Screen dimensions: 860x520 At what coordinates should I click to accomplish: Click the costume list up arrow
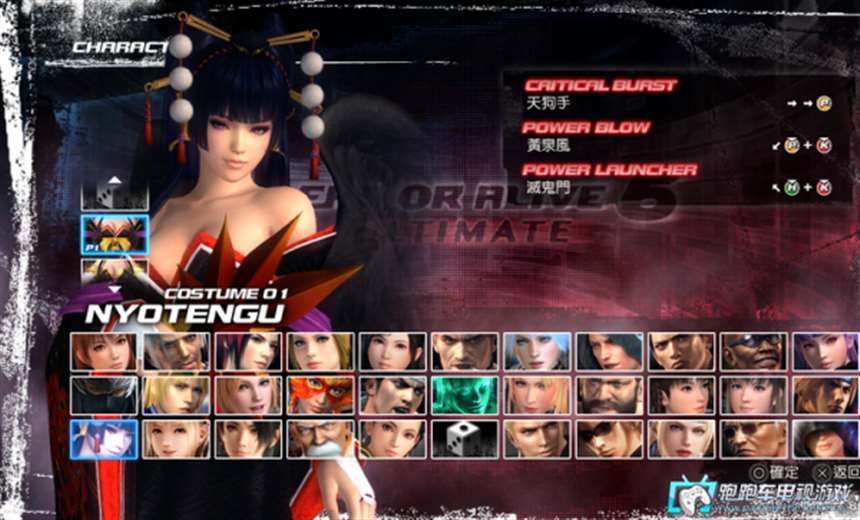click(x=115, y=180)
